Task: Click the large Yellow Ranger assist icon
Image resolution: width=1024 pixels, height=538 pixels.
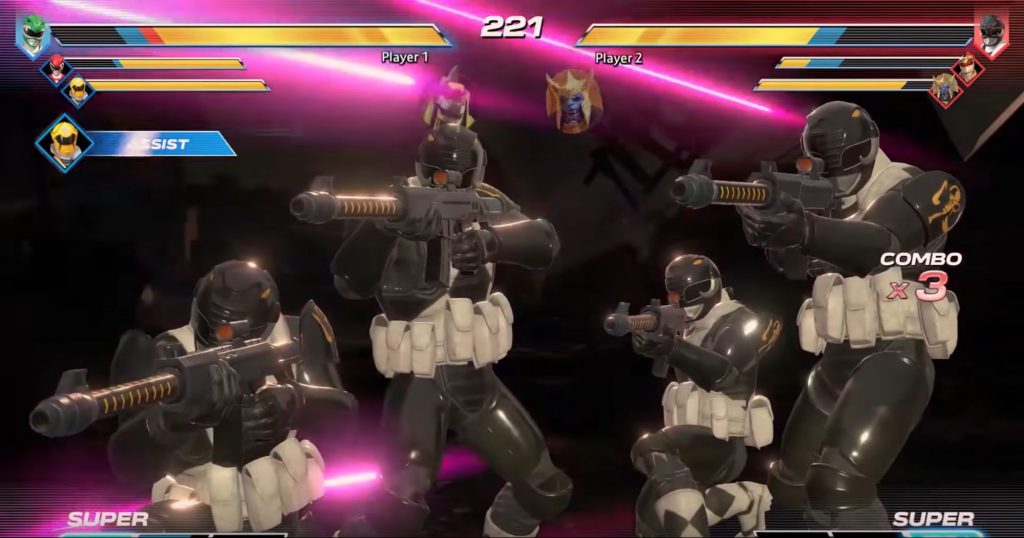Action: tap(64, 141)
